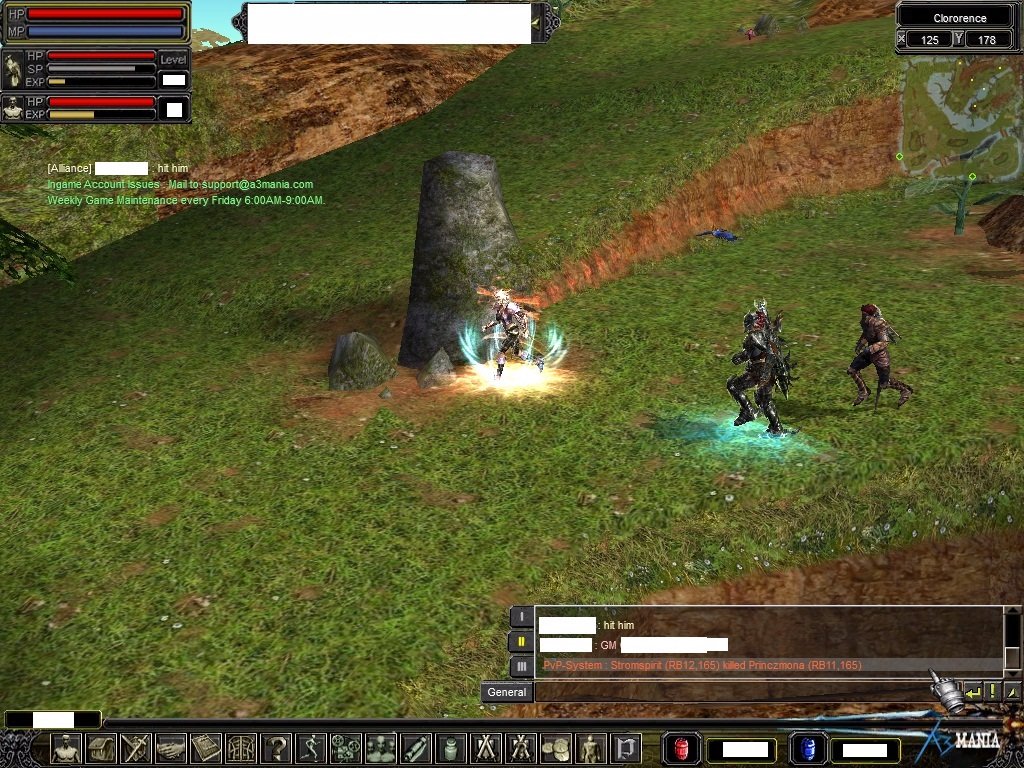The height and width of the screenshot is (768, 1024).
Task: Click the three faces party icon
Action: click(x=381, y=748)
